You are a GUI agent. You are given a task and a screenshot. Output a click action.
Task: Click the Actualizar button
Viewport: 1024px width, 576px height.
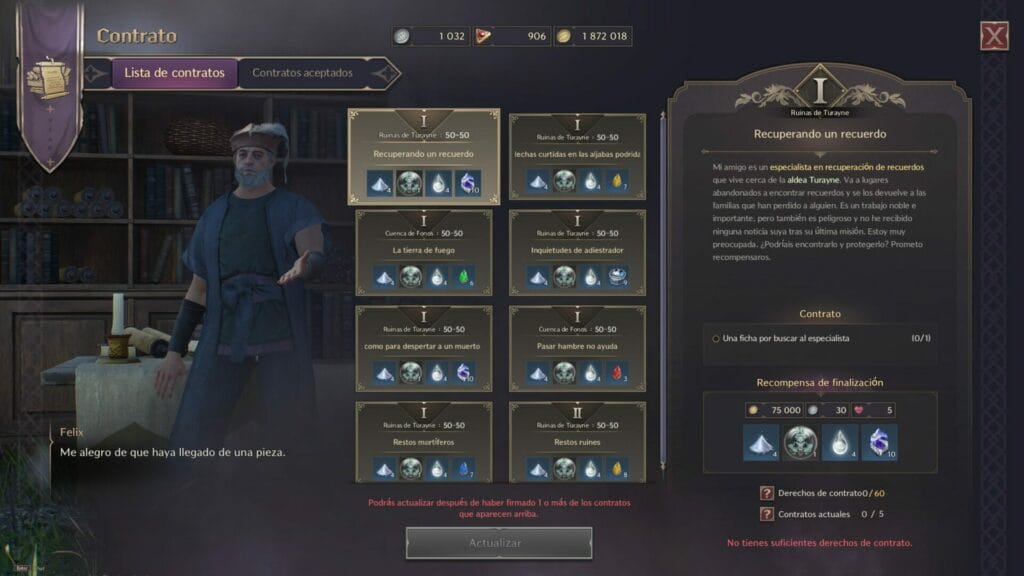[499, 543]
